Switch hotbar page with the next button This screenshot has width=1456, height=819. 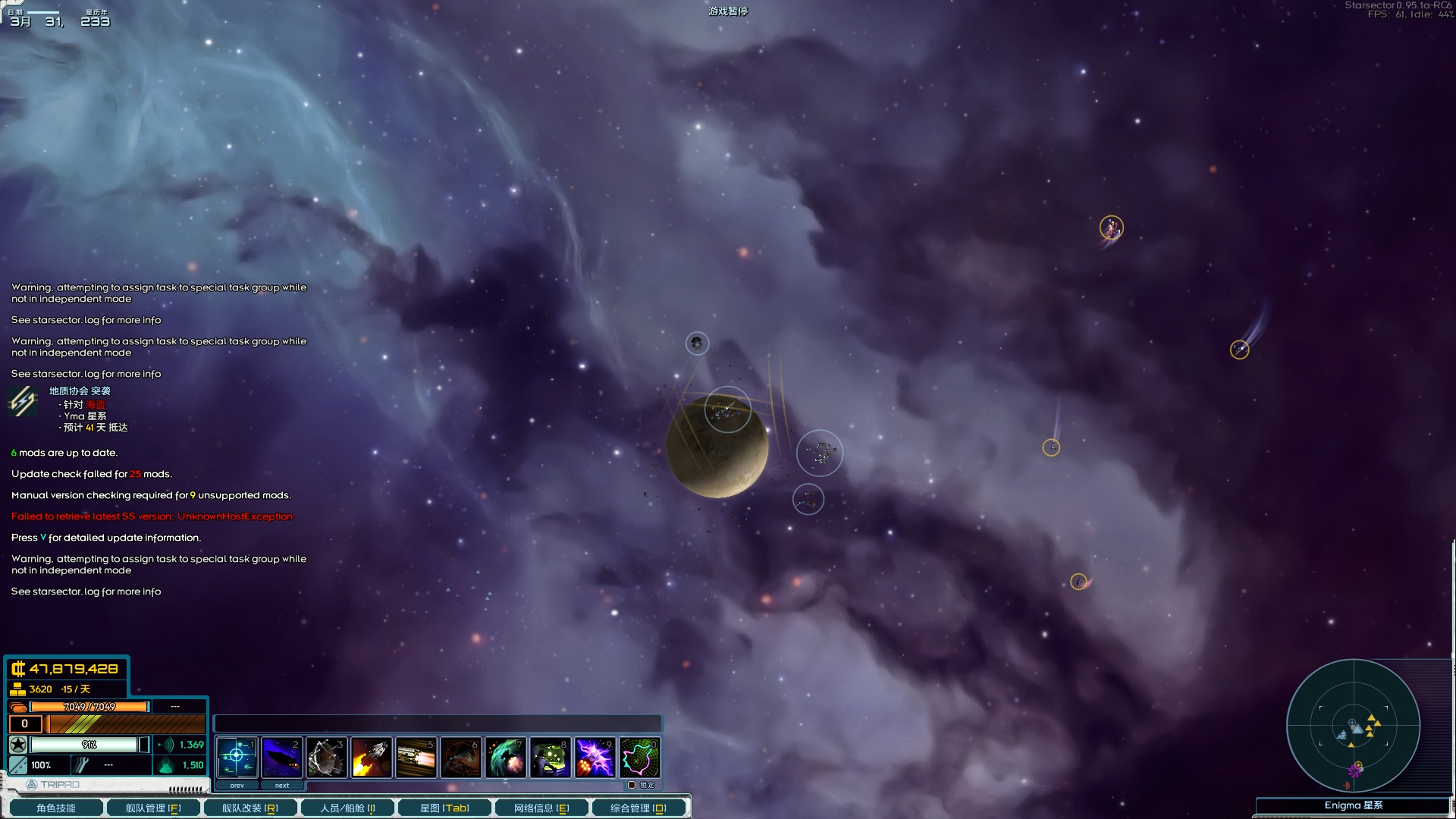[x=281, y=785]
